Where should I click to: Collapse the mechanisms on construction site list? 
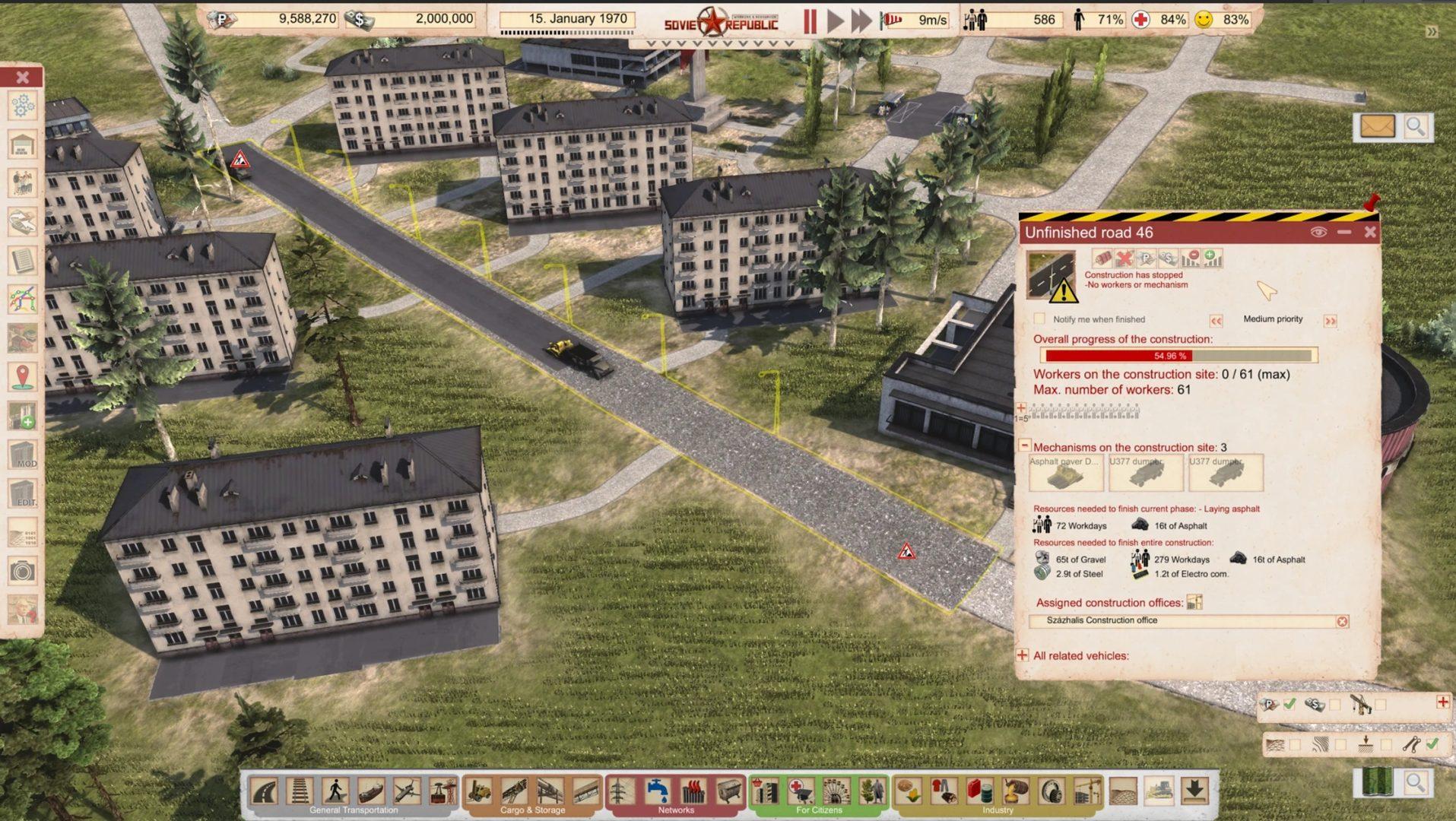click(x=1024, y=445)
